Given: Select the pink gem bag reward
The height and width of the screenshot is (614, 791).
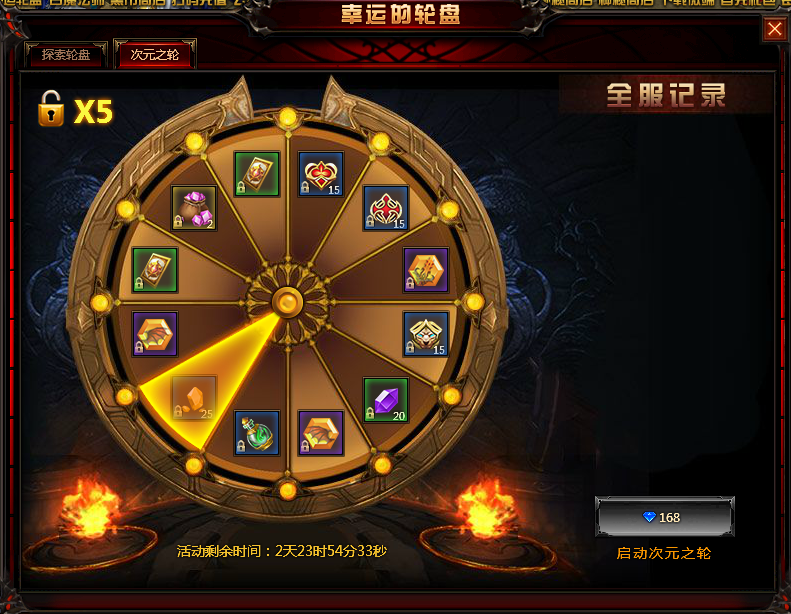Looking at the screenshot, I should (194, 209).
